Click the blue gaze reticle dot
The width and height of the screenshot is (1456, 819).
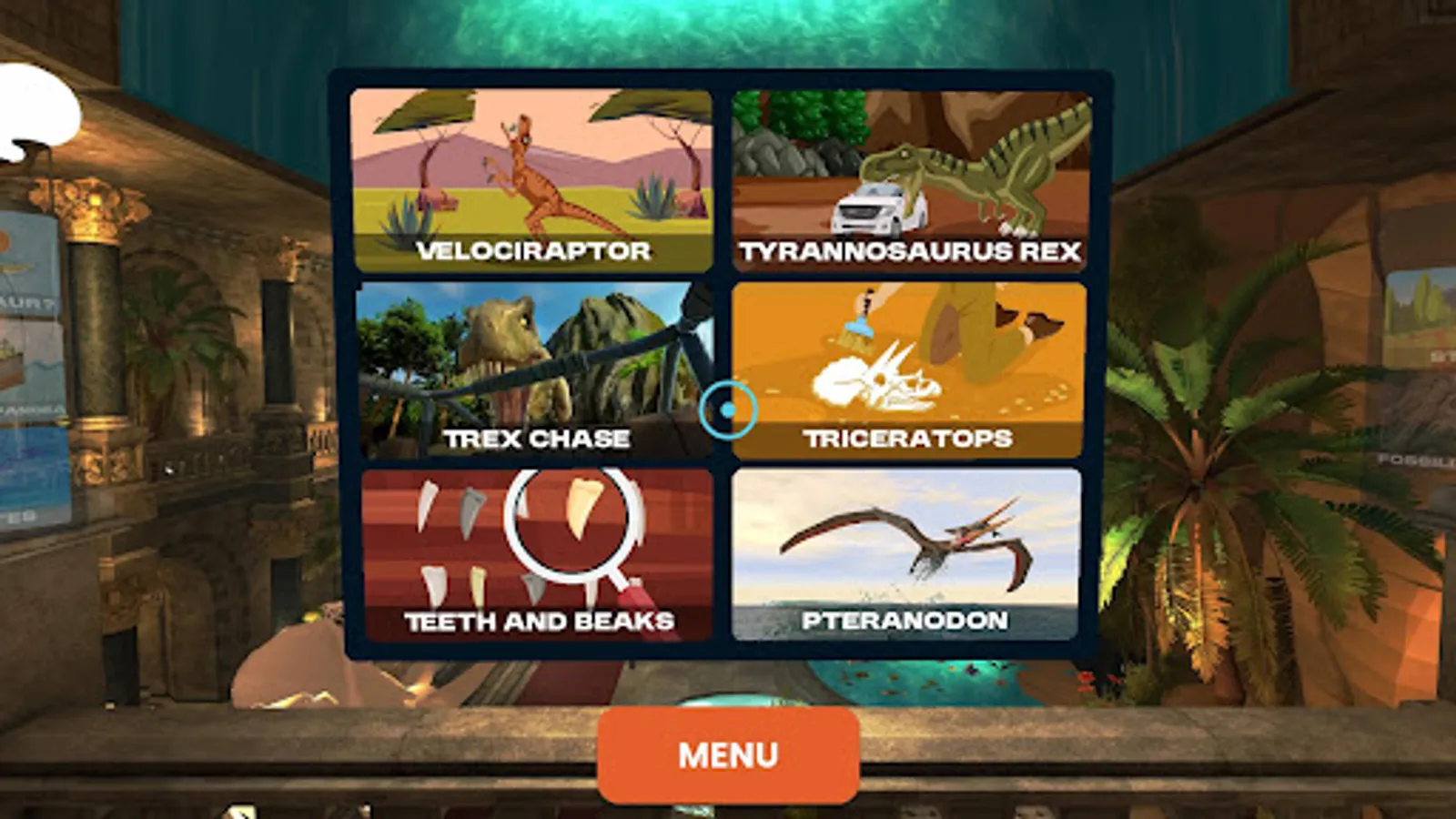coord(727,408)
